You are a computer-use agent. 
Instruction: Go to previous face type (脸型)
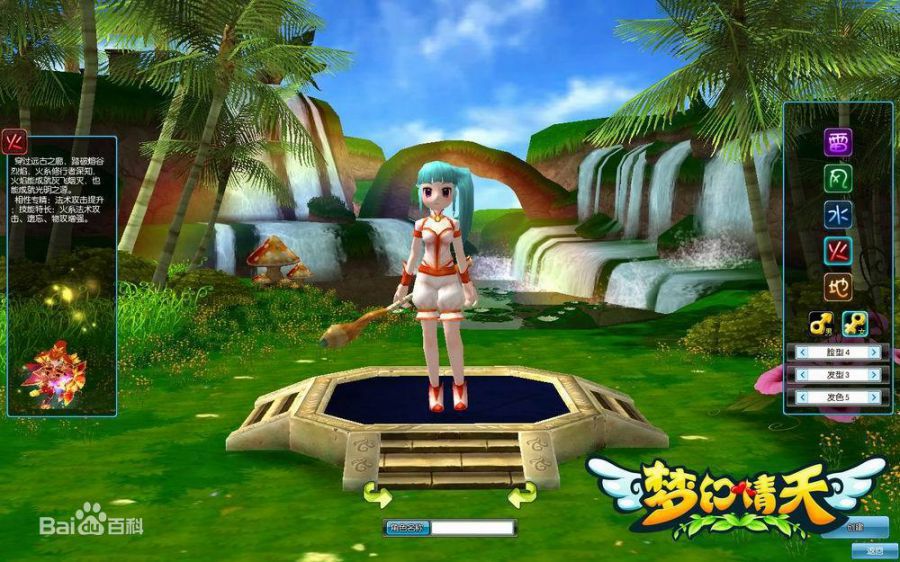point(802,352)
